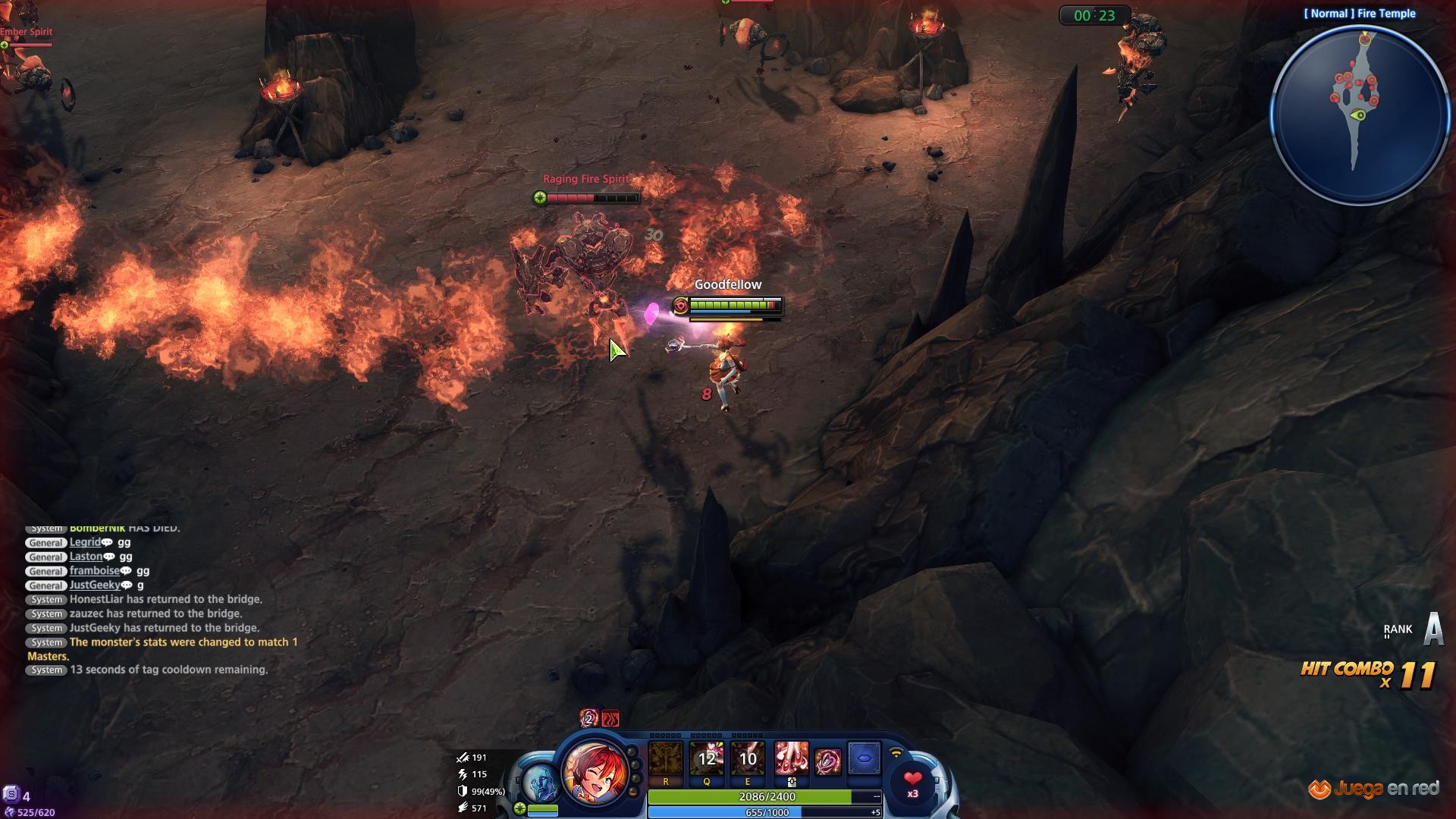1456x819 pixels.
Task: Select framboise's name in chat
Action: (x=95, y=571)
